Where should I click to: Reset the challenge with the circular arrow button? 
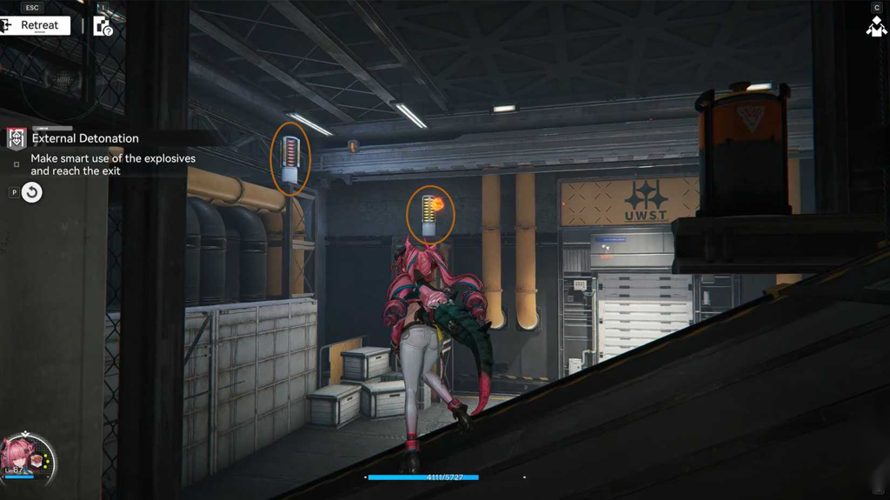(x=32, y=192)
